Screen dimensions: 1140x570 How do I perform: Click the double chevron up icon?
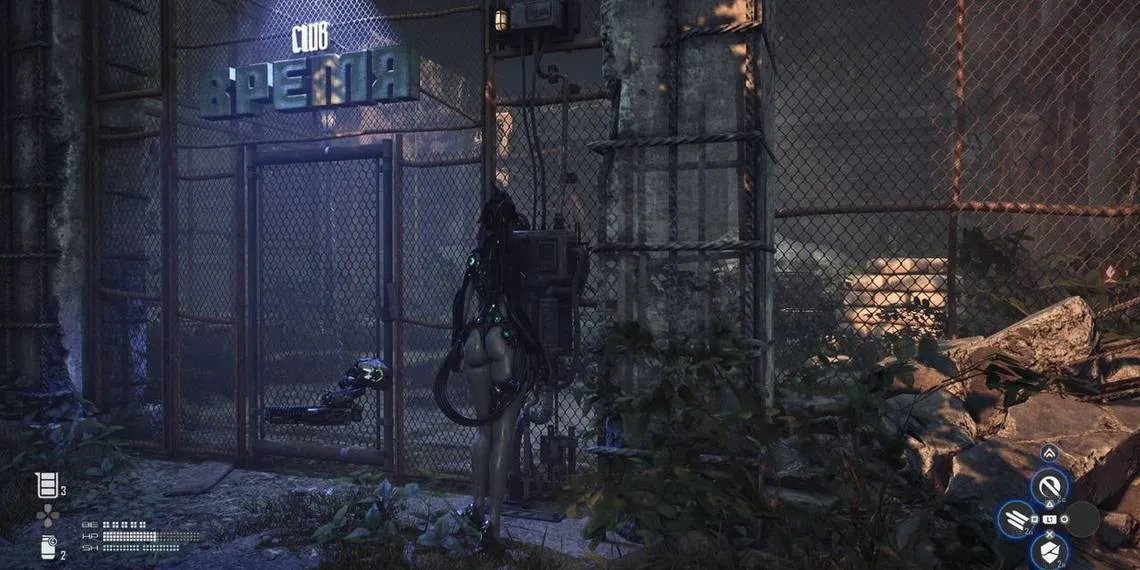tap(1047, 453)
